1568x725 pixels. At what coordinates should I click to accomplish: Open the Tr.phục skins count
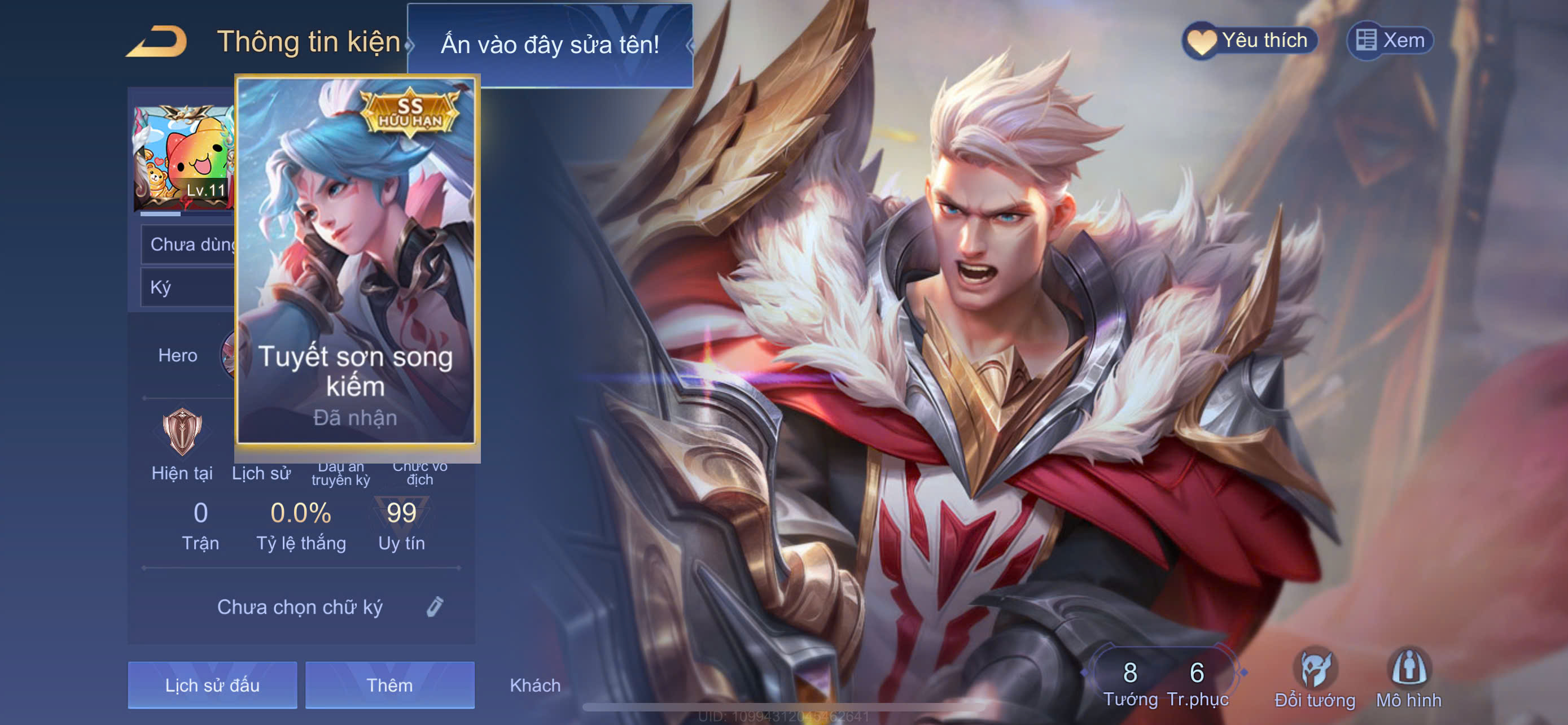coord(1197,682)
